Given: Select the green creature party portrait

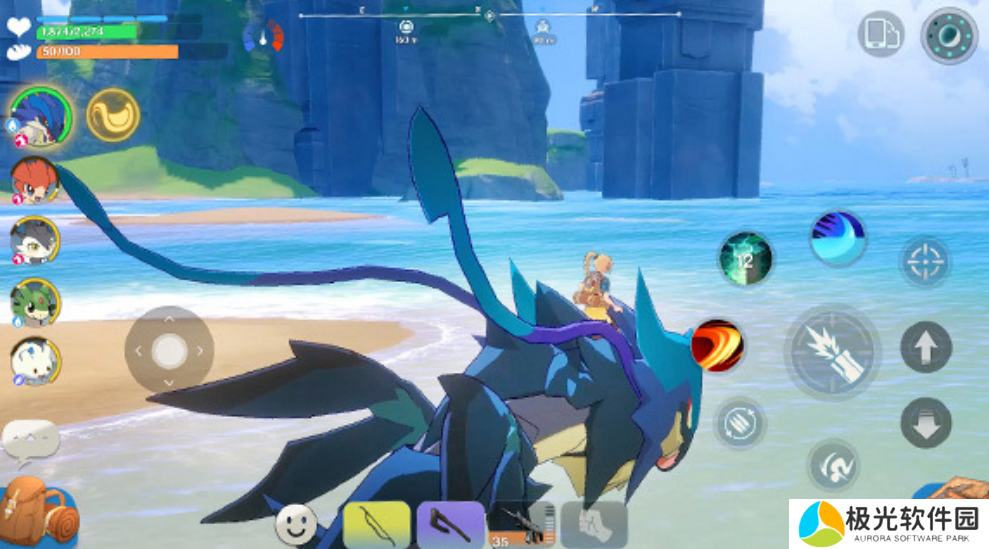Looking at the screenshot, I should 35,301.
